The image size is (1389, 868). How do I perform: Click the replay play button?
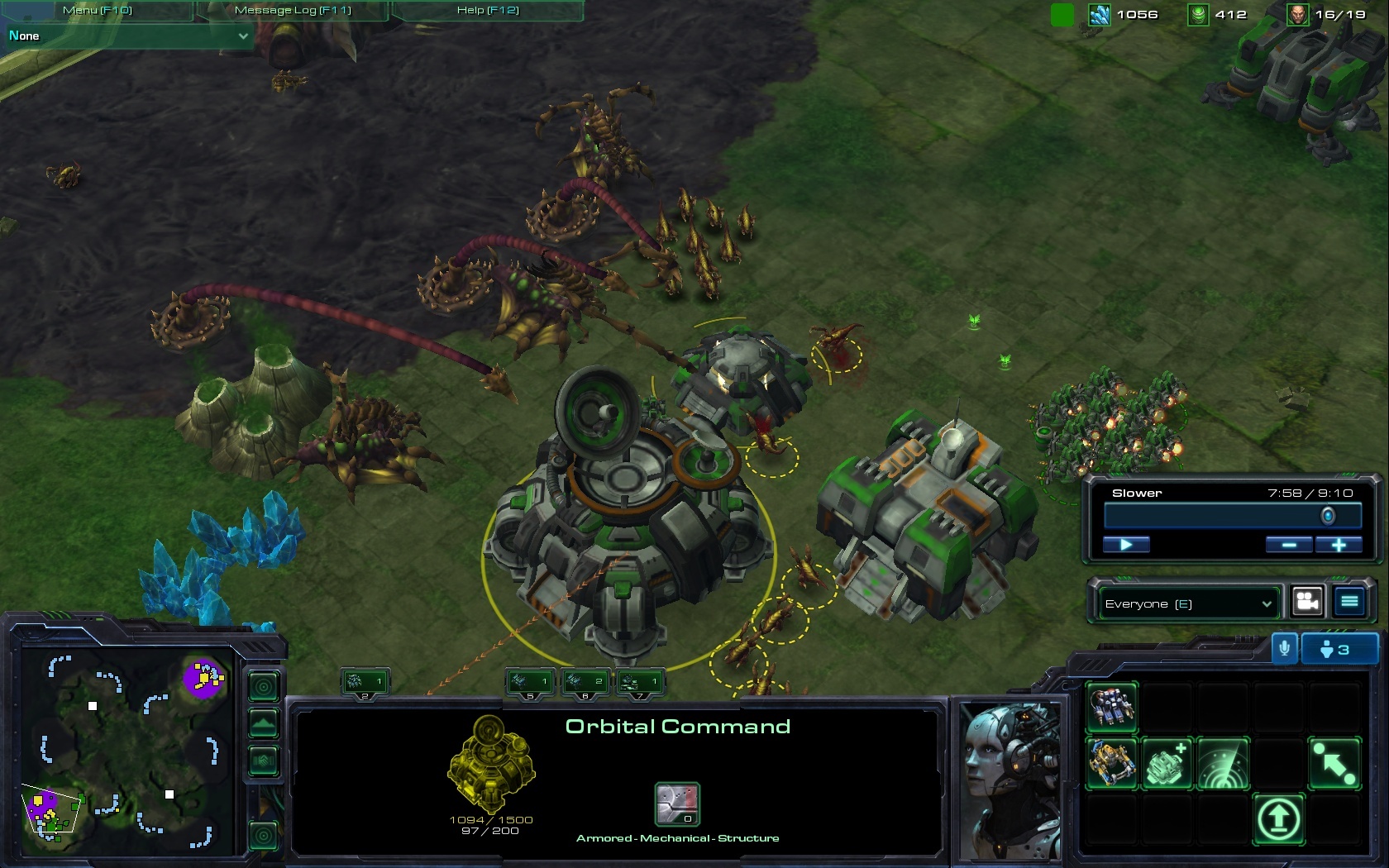click(1125, 544)
